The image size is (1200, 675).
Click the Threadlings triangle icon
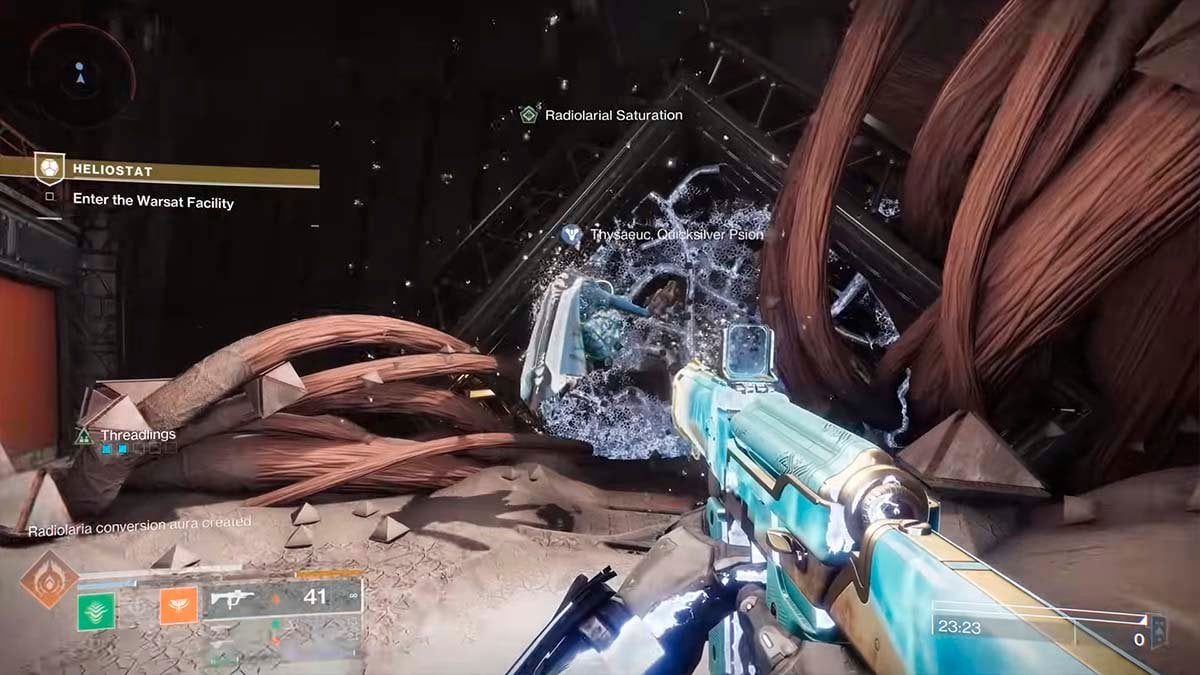pyautogui.click(x=84, y=435)
